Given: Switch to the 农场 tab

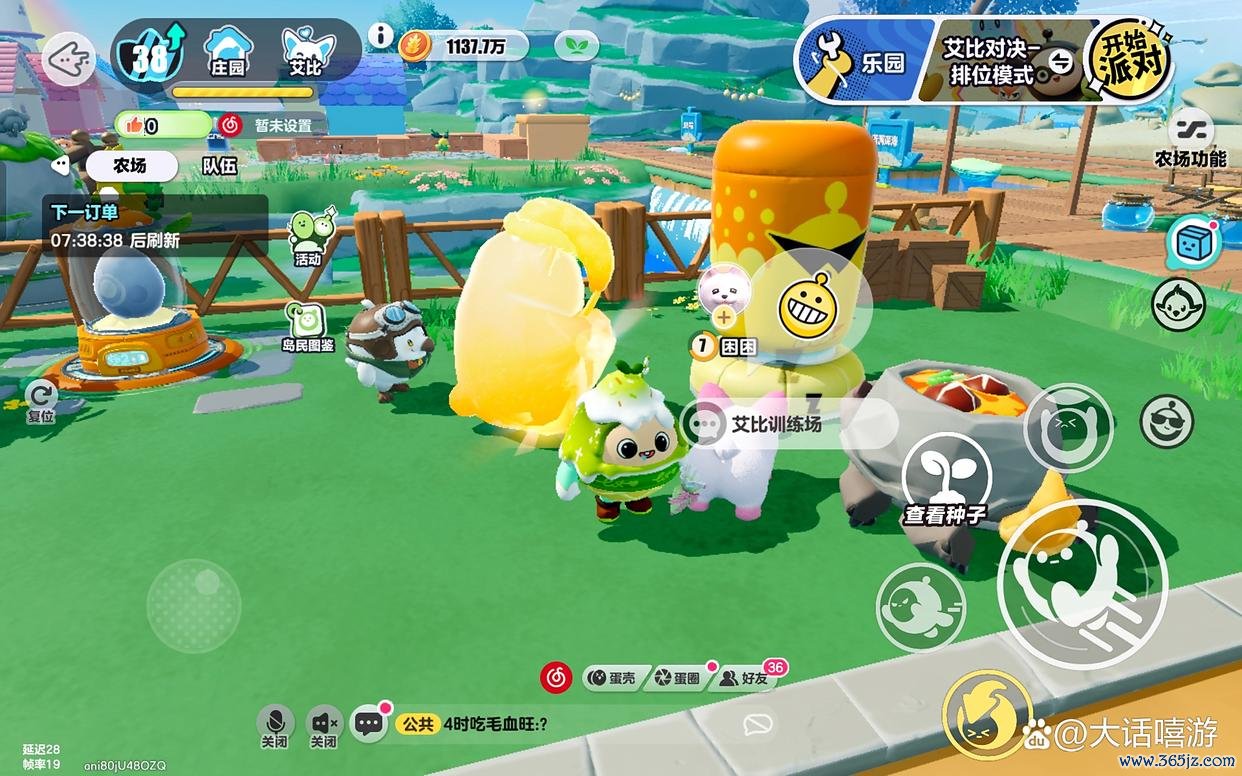Looking at the screenshot, I should (131, 166).
